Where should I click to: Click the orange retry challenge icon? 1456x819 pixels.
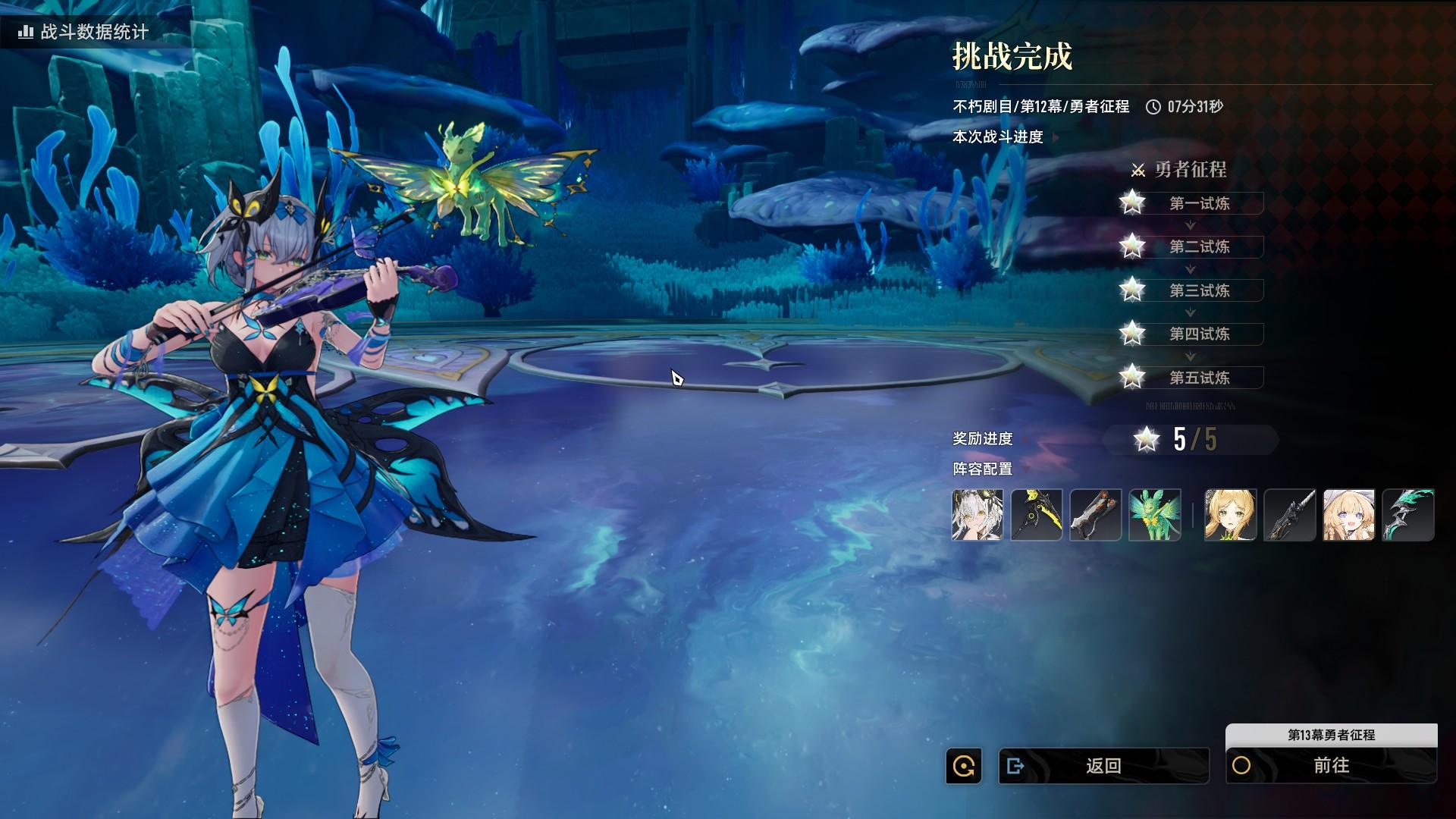964,766
